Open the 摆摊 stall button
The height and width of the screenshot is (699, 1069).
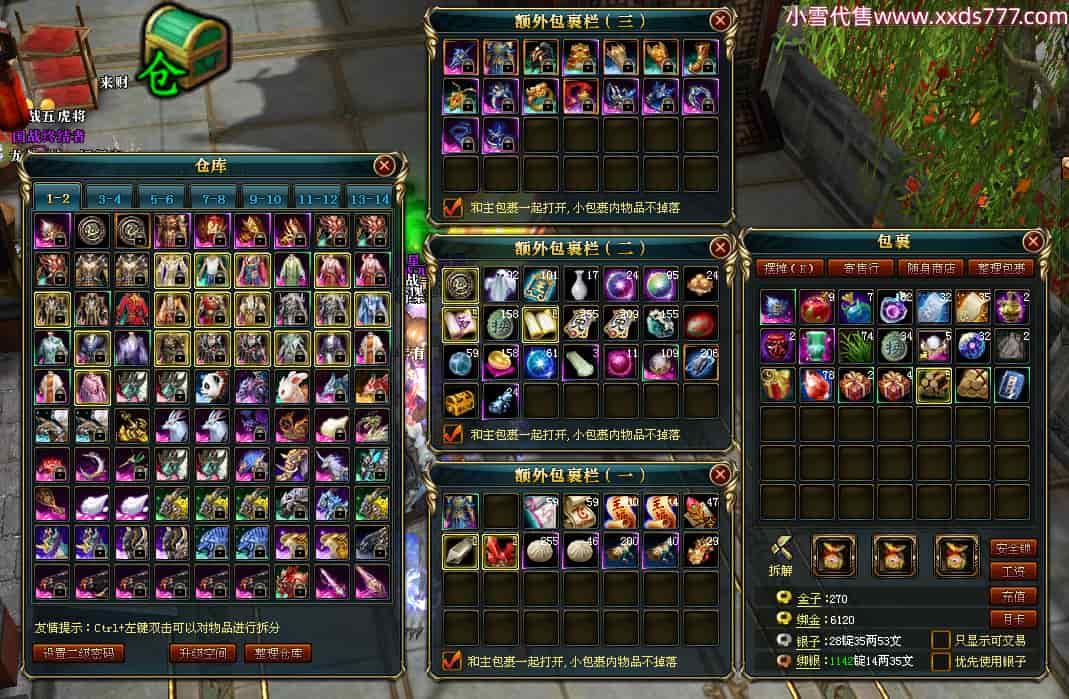(x=785, y=268)
